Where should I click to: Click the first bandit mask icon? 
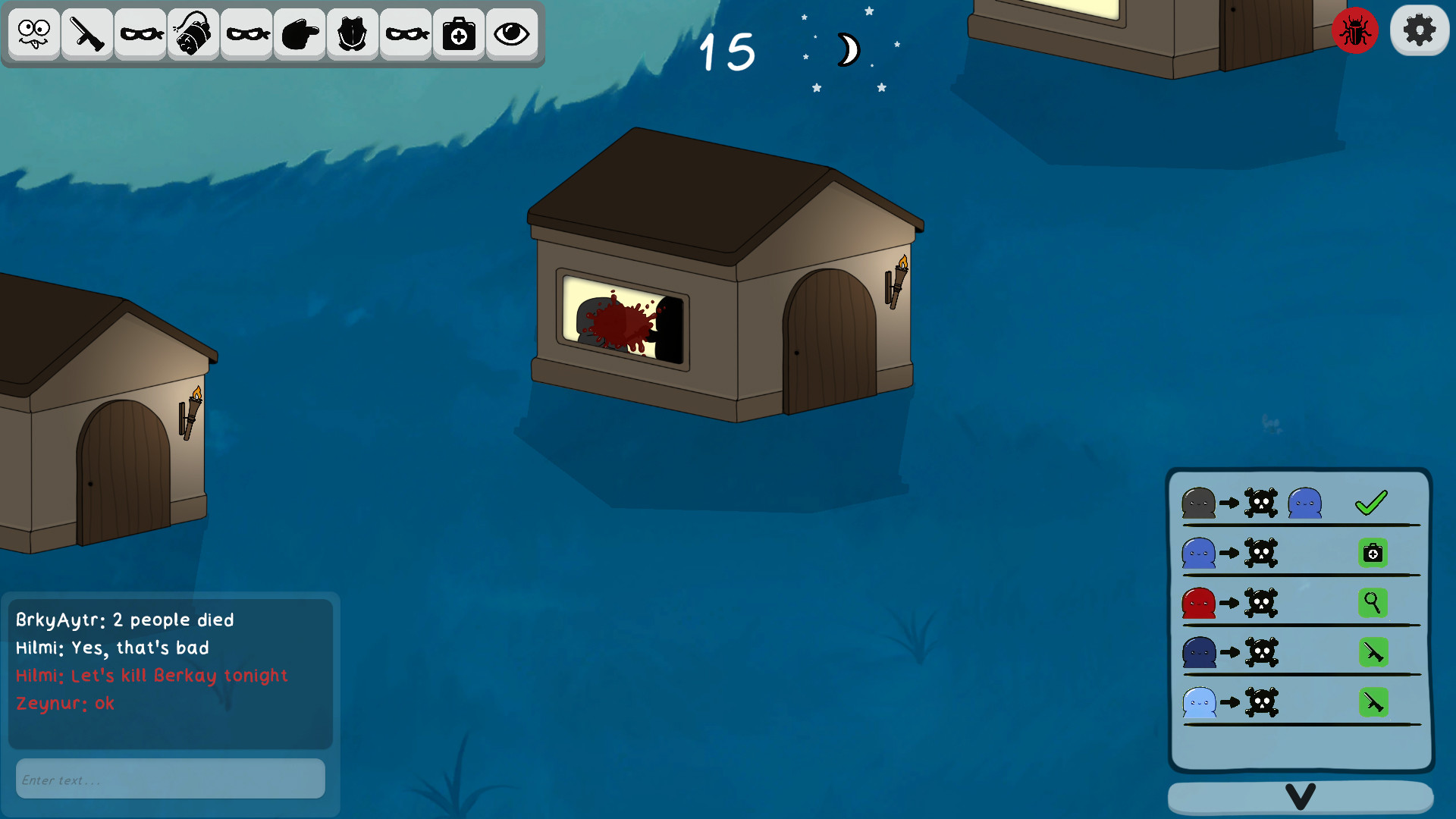[x=140, y=33]
